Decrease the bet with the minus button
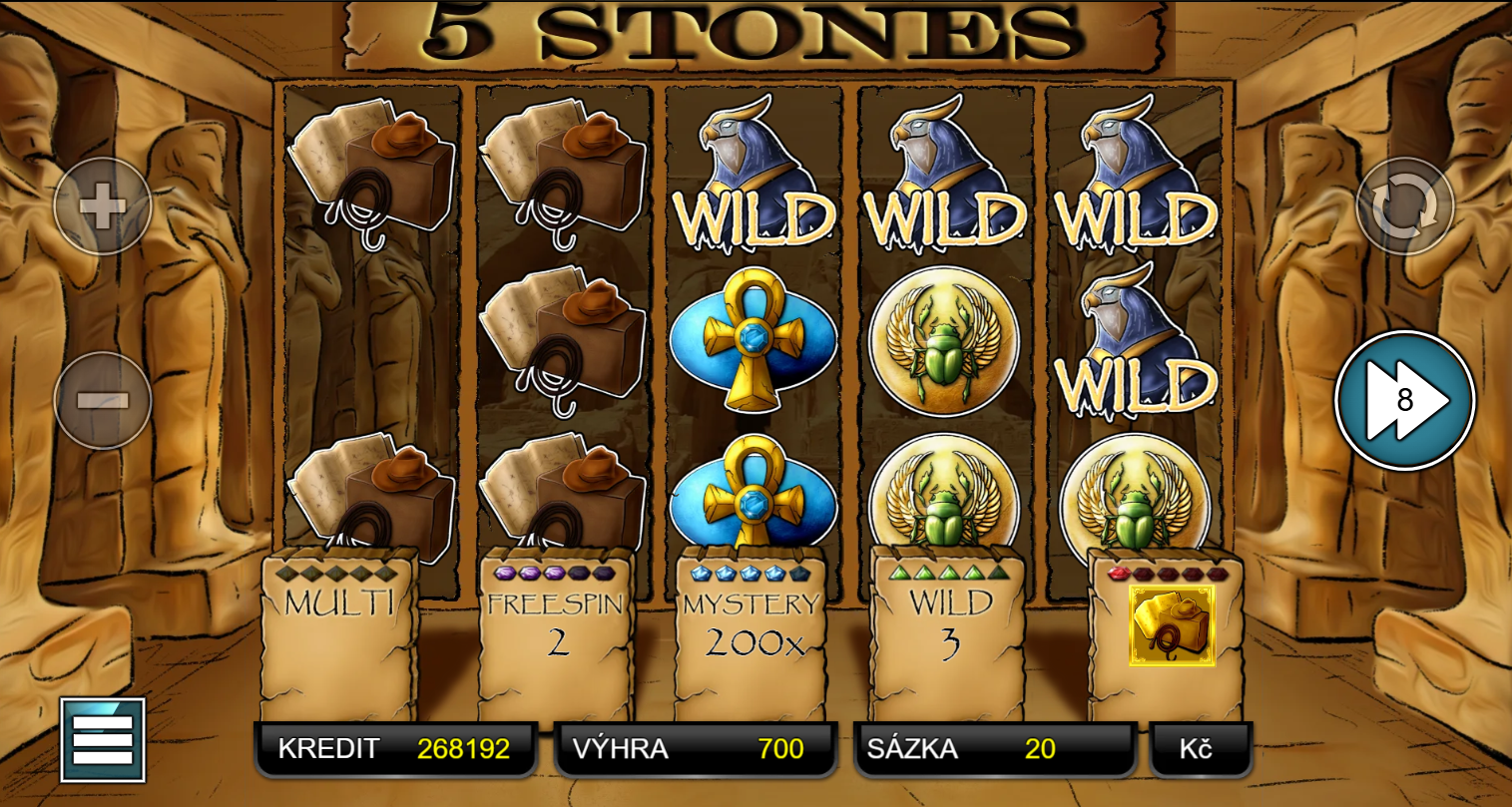 point(102,401)
